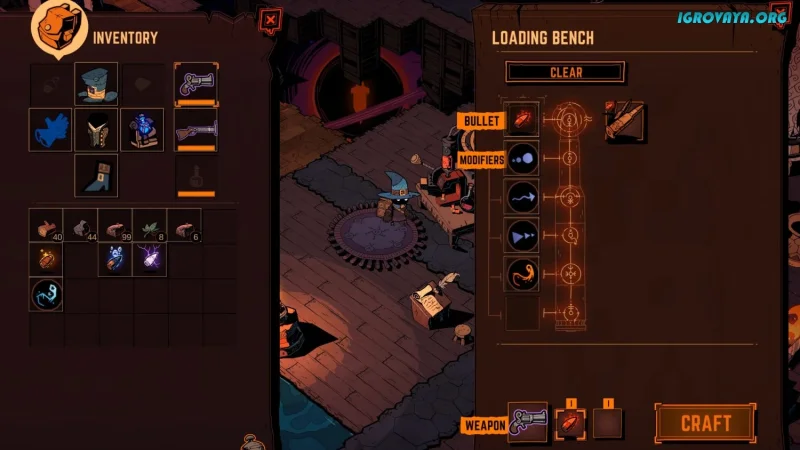The width and height of the screenshot is (800, 450).
Task: Select the purple lightning item
Action: pos(150,260)
